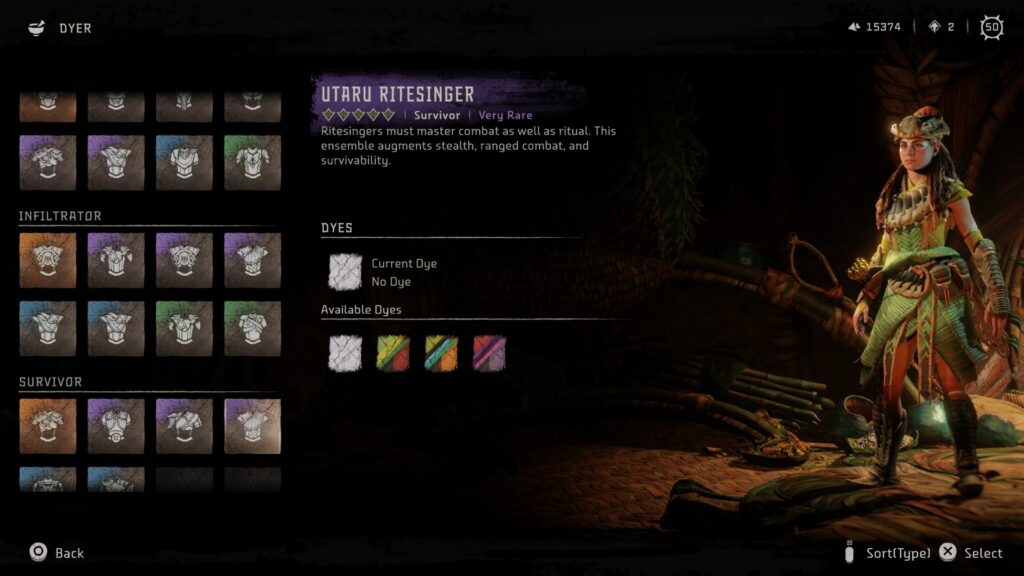The height and width of the screenshot is (576, 1024).
Task: Choose the green outfit tile above the Infiltrator heading
Action: tap(252, 163)
